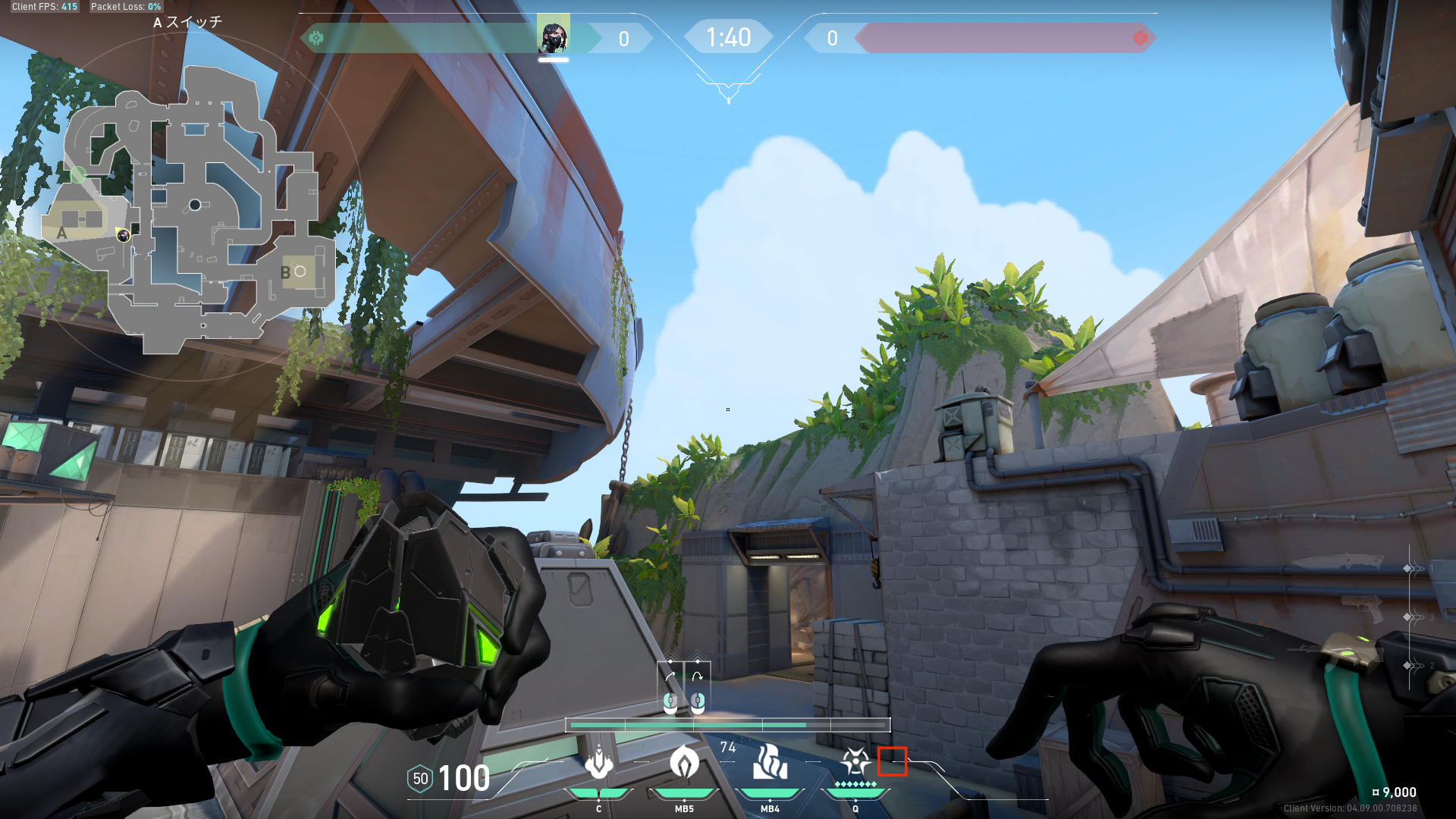Click the B site marker on minimap

(x=286, y=272)
